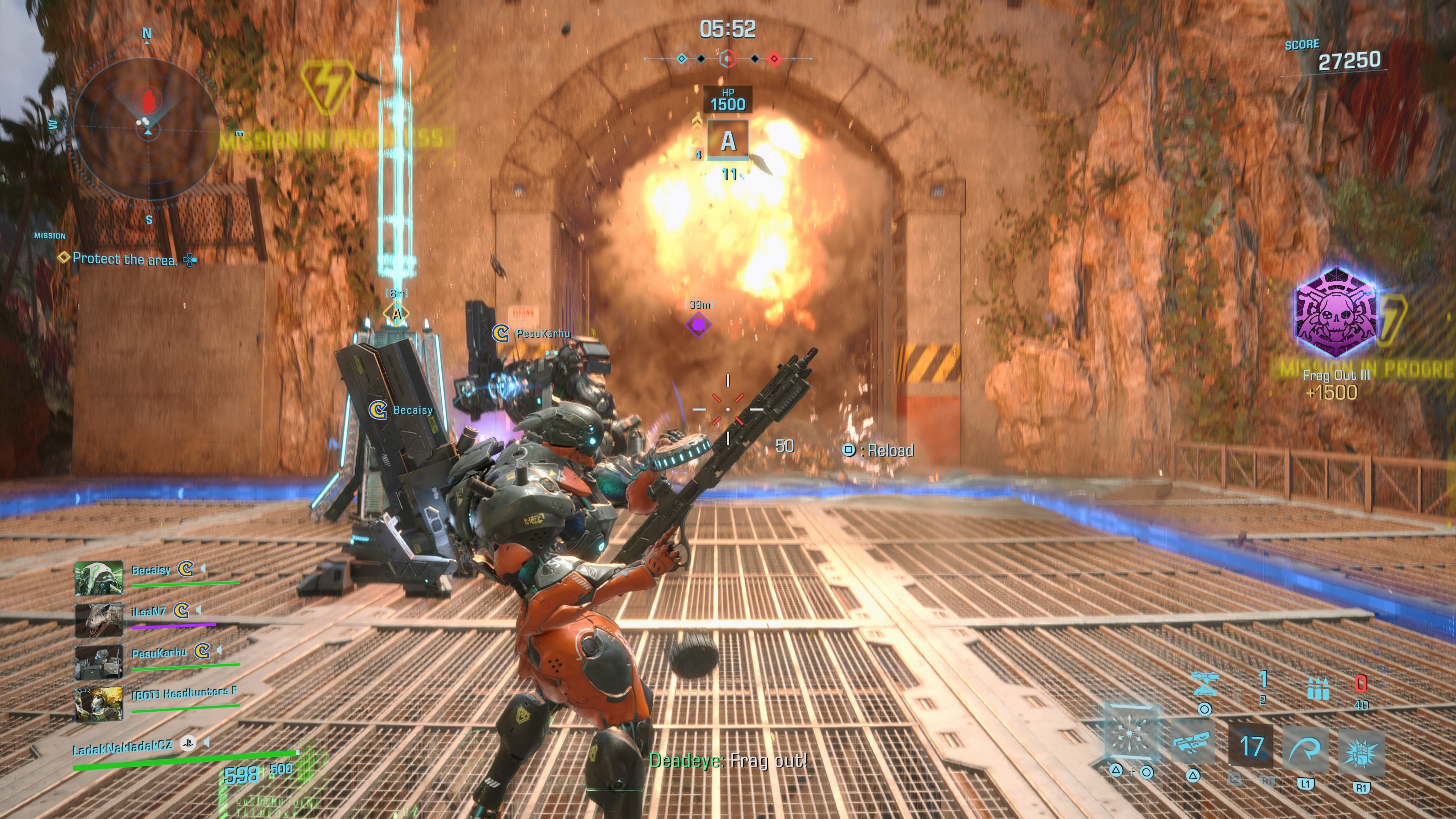The width and height of the screenshot is (1456, 819).
Task: Select Becaisy's teammate portrait
Action: (x=99, y=577)
